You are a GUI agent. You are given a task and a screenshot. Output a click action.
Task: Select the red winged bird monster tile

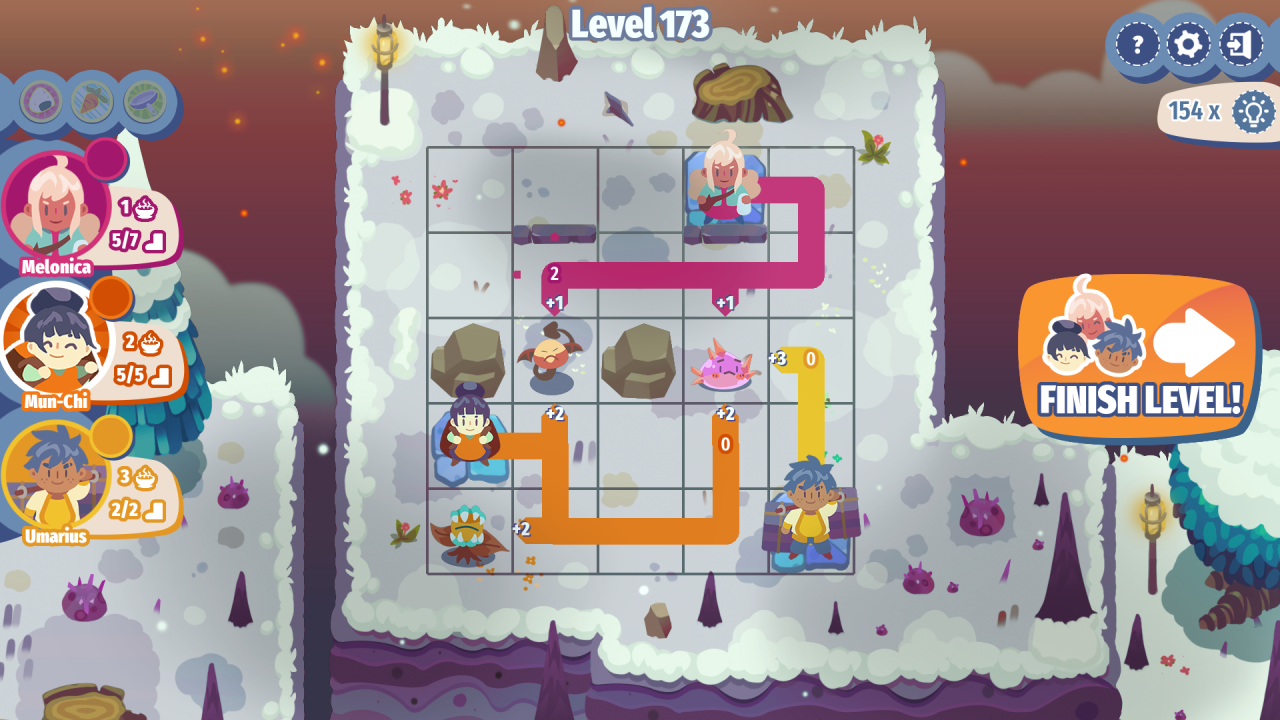(x=553, y=358)
